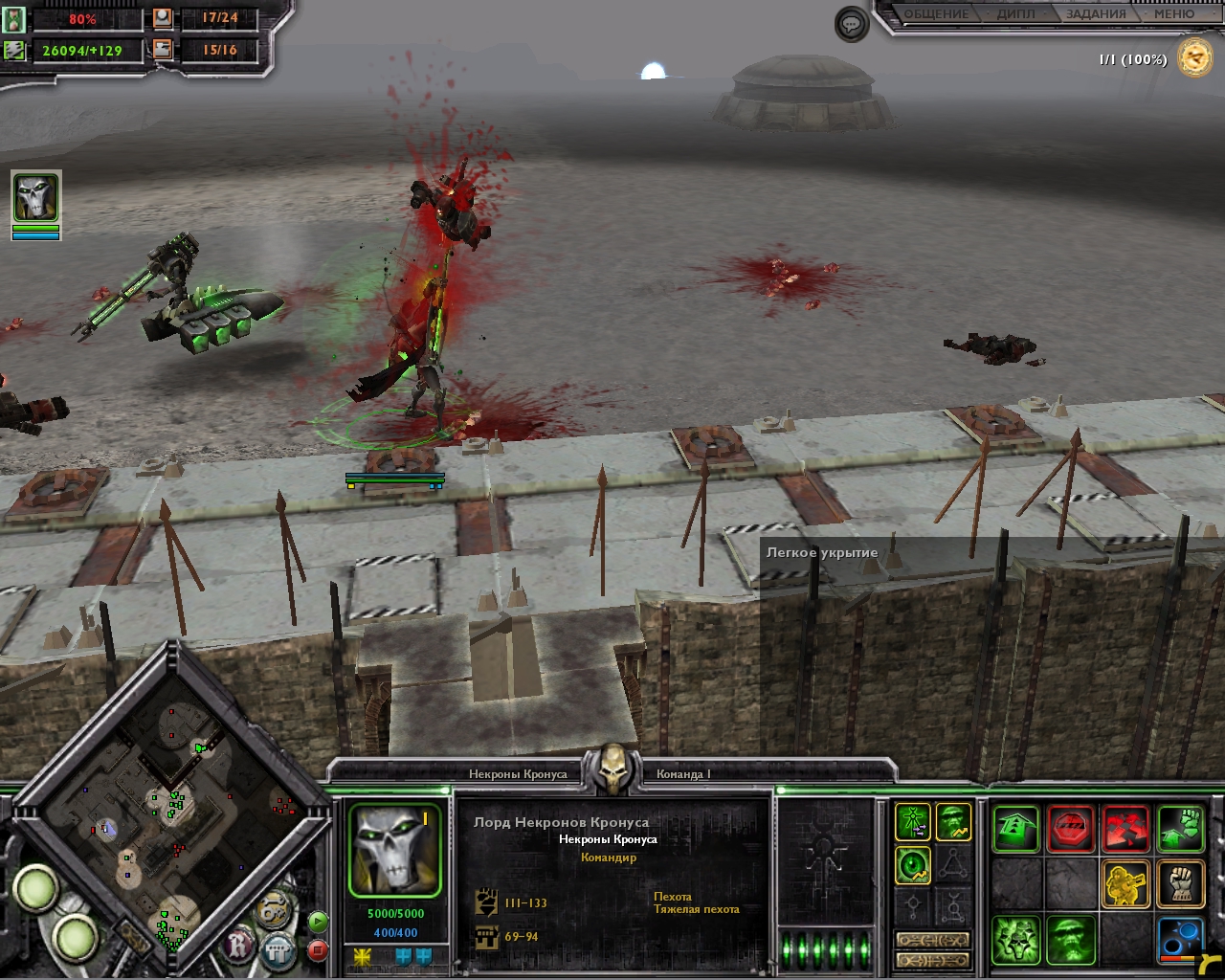
Task: Activate the red scattered arrows command
Action: coord(1125,829)
